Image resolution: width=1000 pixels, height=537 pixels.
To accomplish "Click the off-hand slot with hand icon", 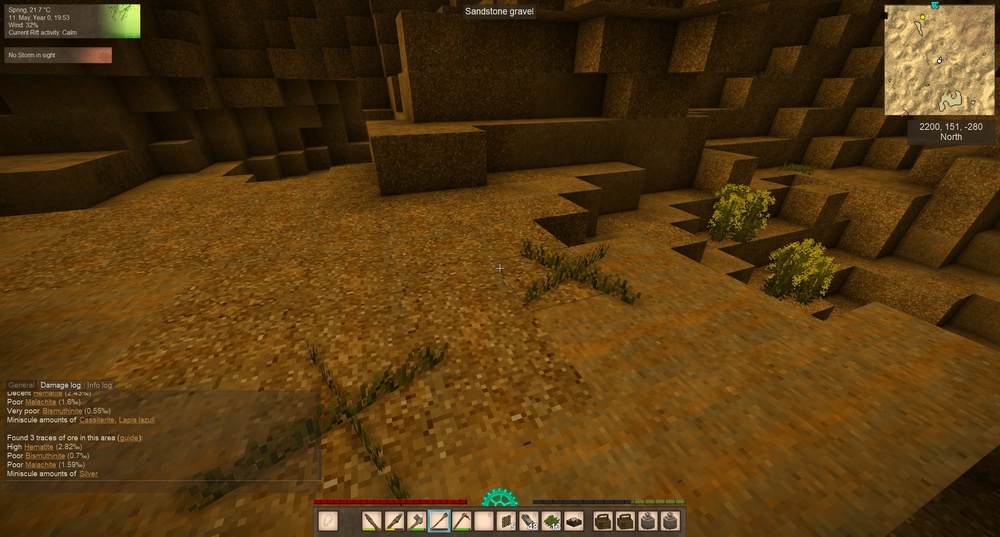I will pyautogui.click(x=328, y=521).
